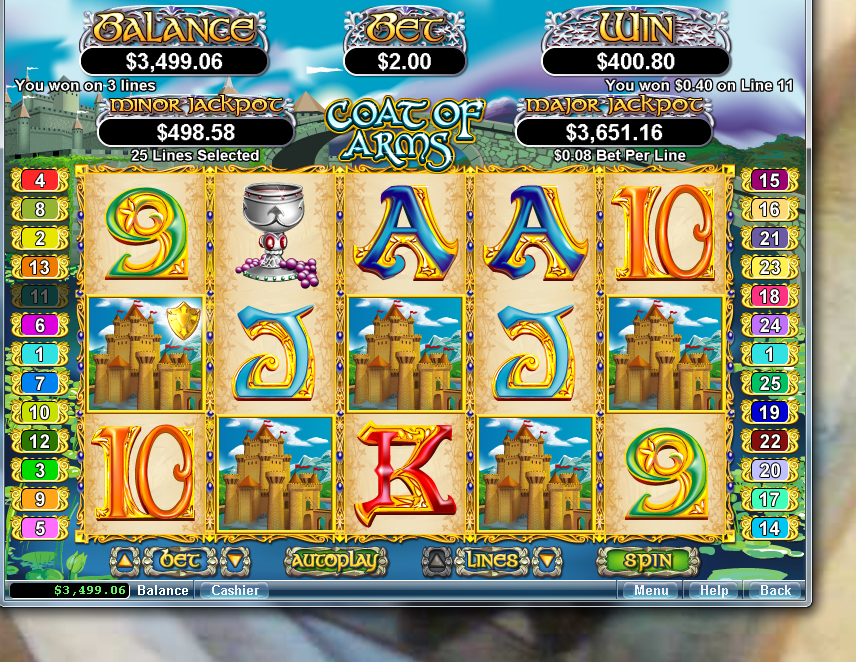This screenshot has width=856, height=662.
Task: Click payline marker 19
Action: click(x=769, y=412)
